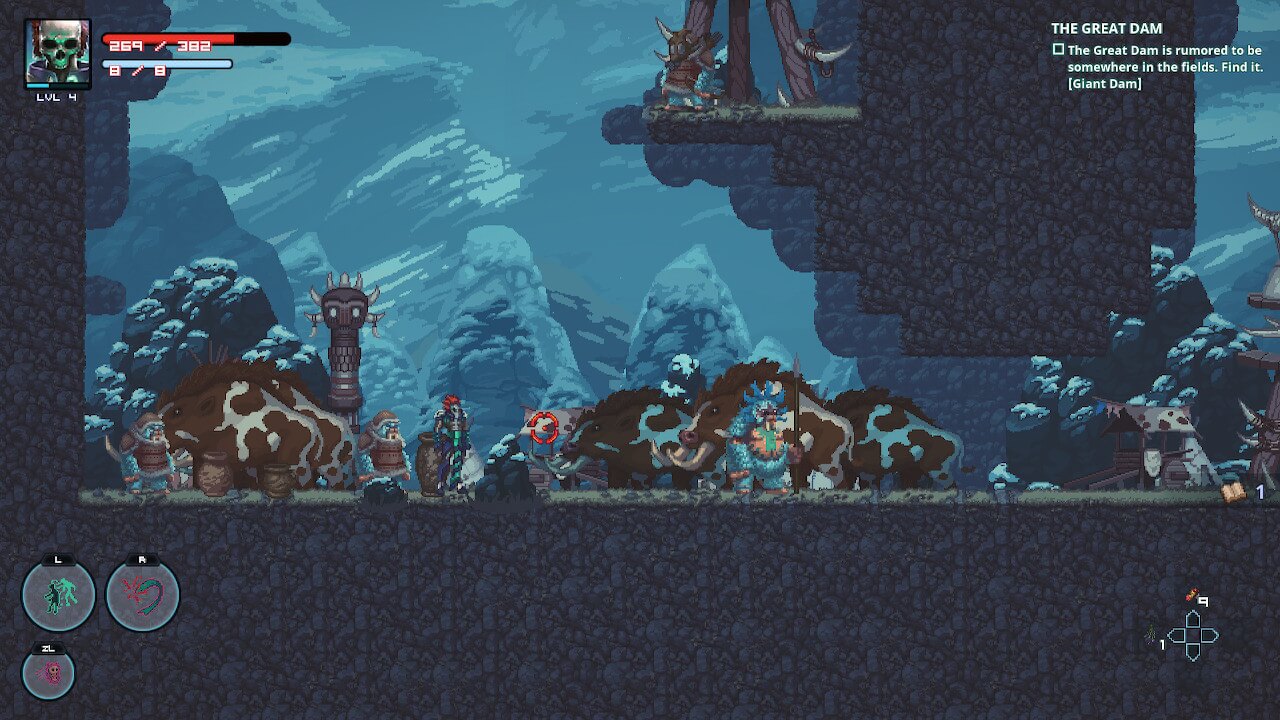Screen dimensions: 1280x720
Task: Click the d-pad left direction indicator
Action: 1177,636
